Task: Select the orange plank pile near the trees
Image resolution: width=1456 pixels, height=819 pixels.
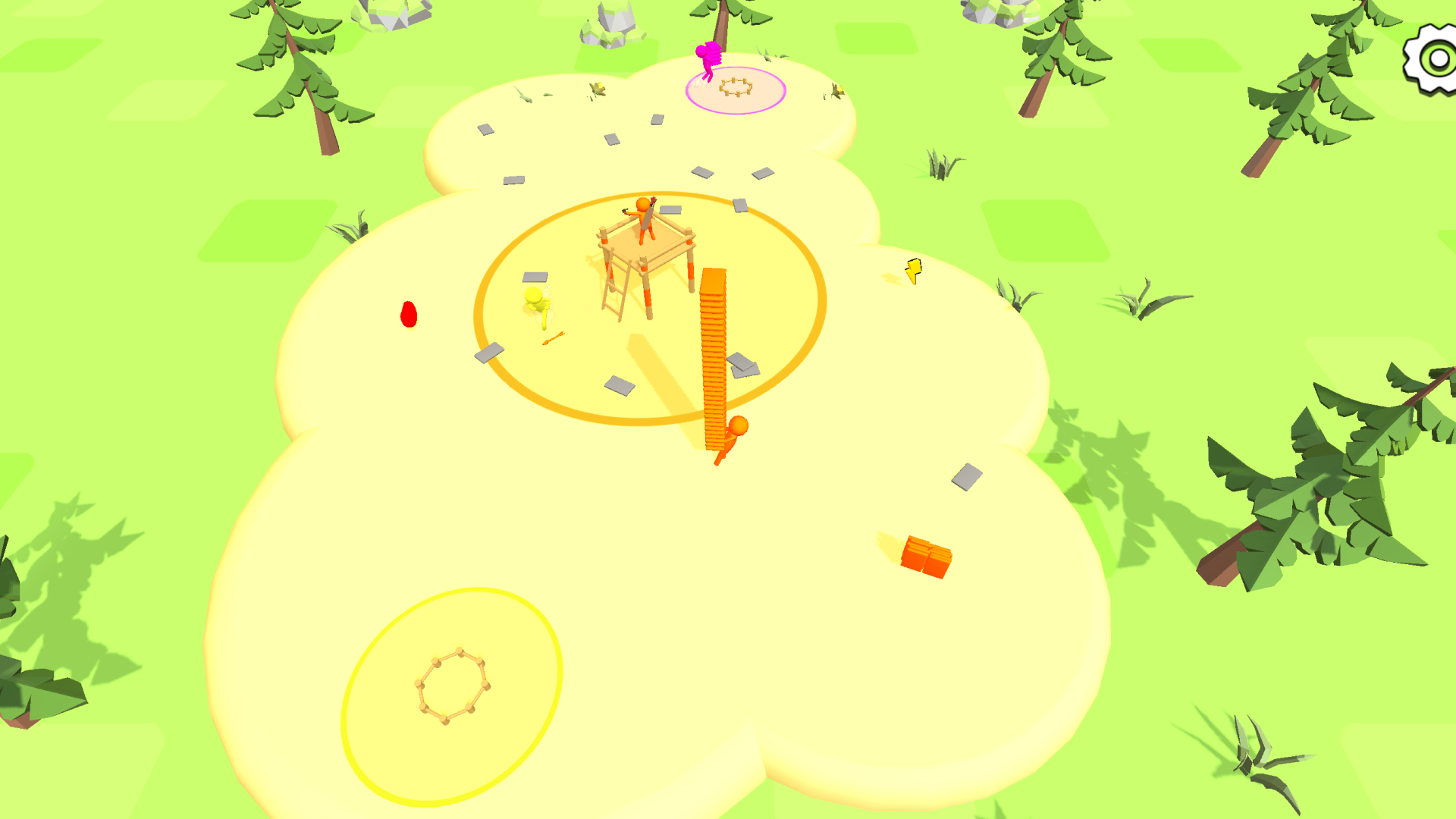Action: click(927, 556)
